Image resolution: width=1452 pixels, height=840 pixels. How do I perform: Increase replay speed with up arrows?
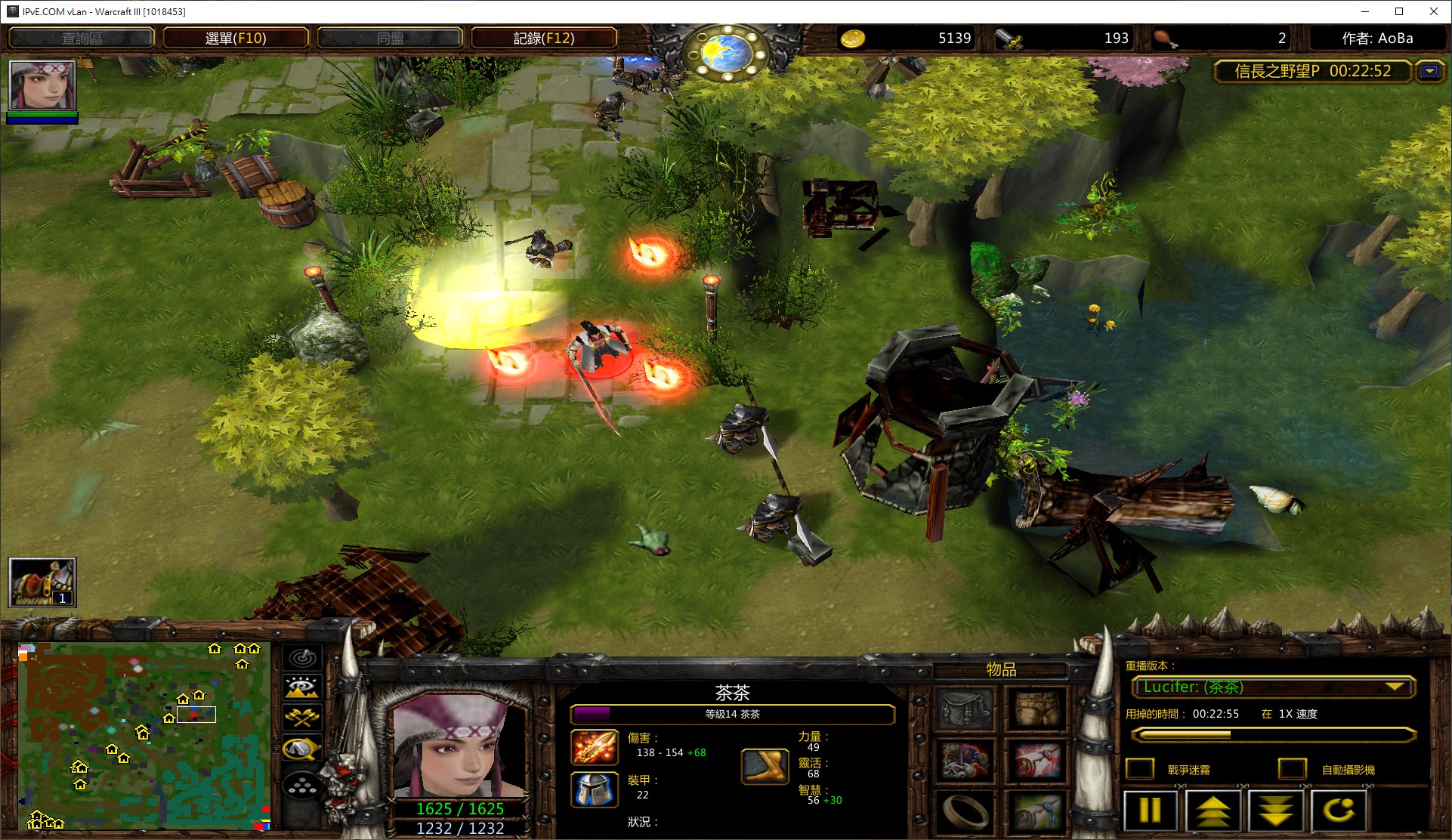[x=1213, y=811]
